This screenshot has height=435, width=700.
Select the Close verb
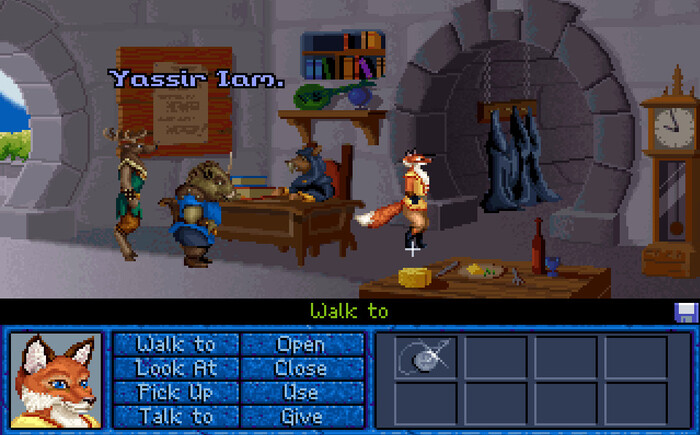301,369
